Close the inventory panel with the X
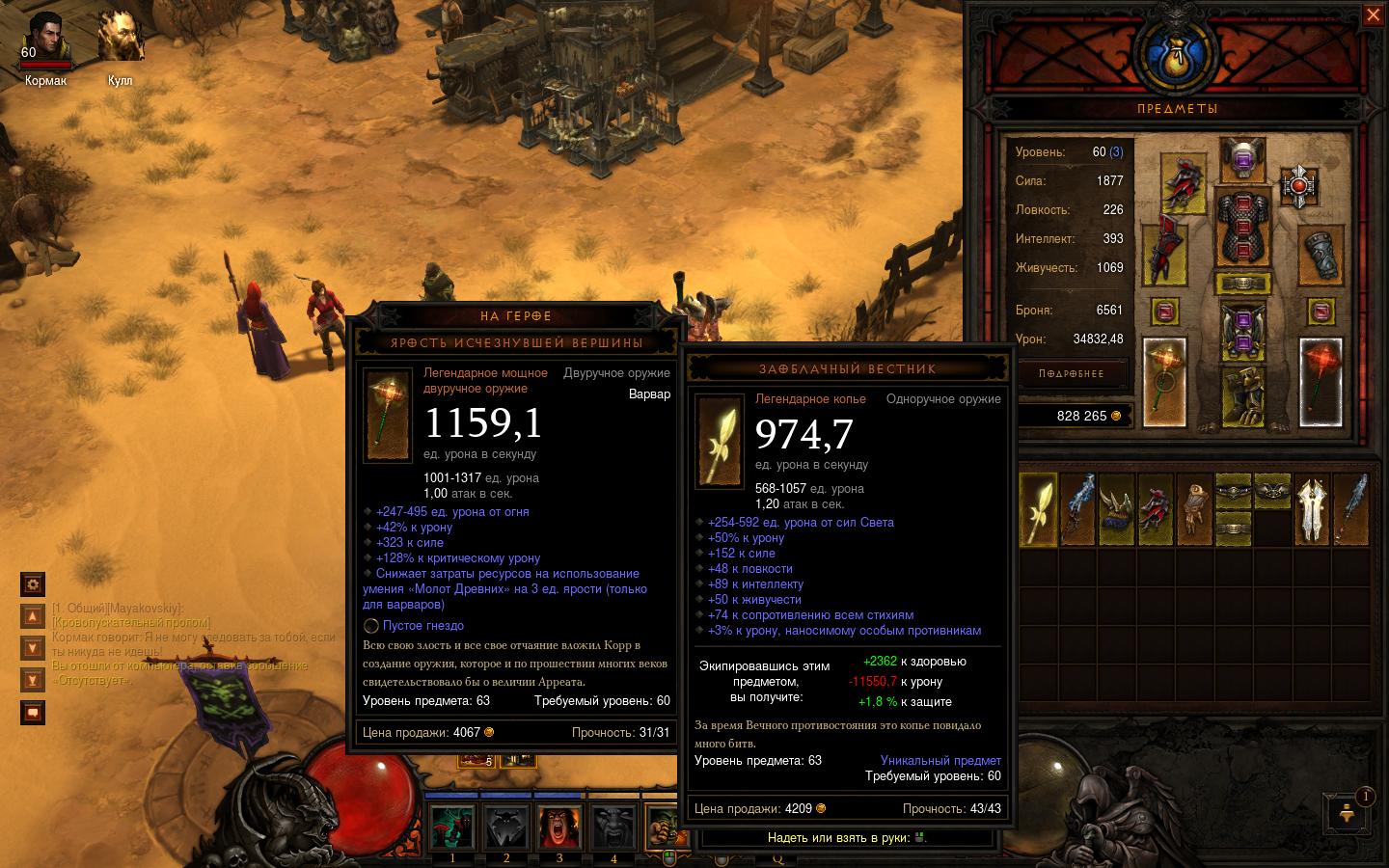 pyautogui.click(x=1373, y=15)
